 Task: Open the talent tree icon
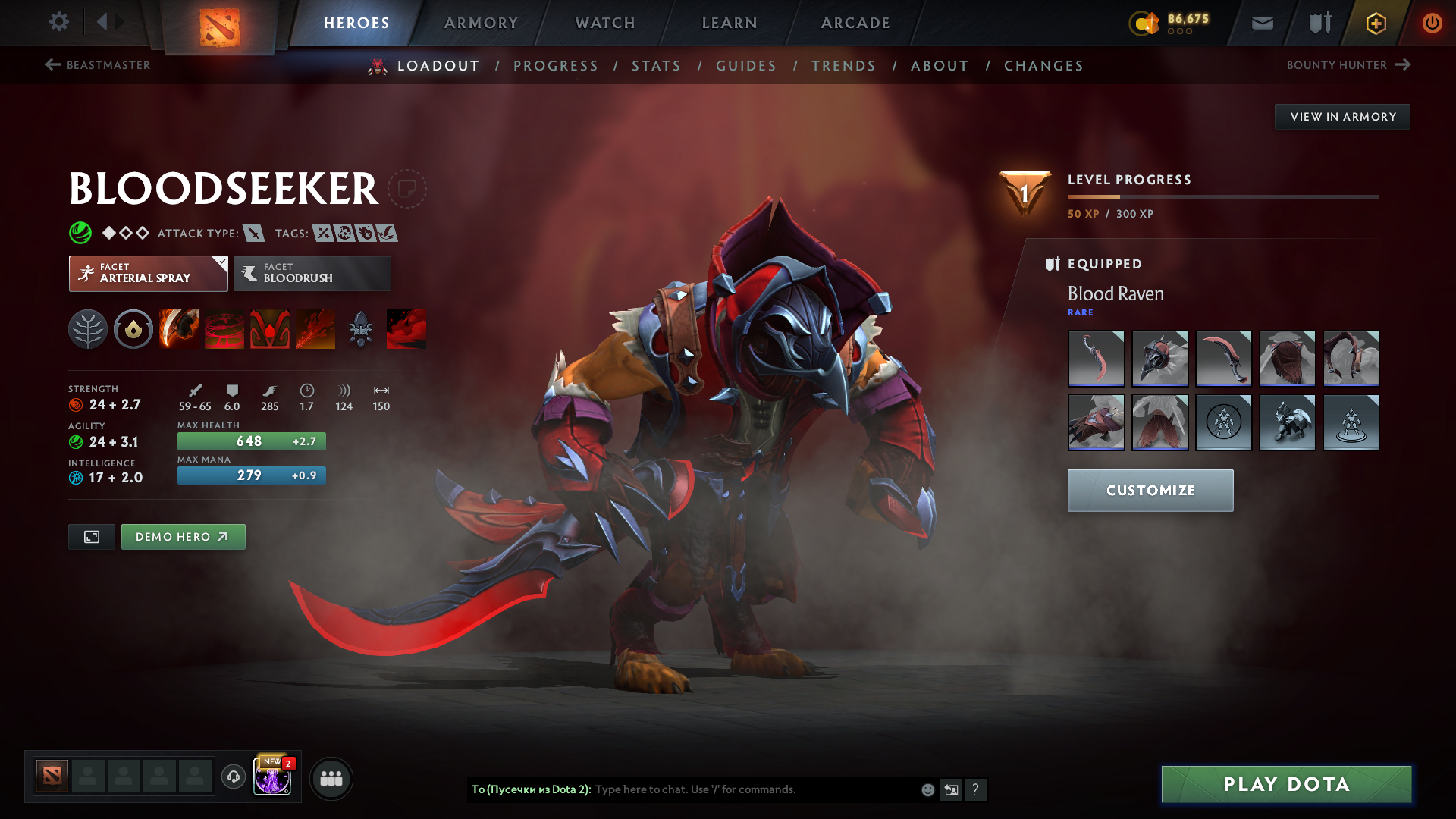87,328
